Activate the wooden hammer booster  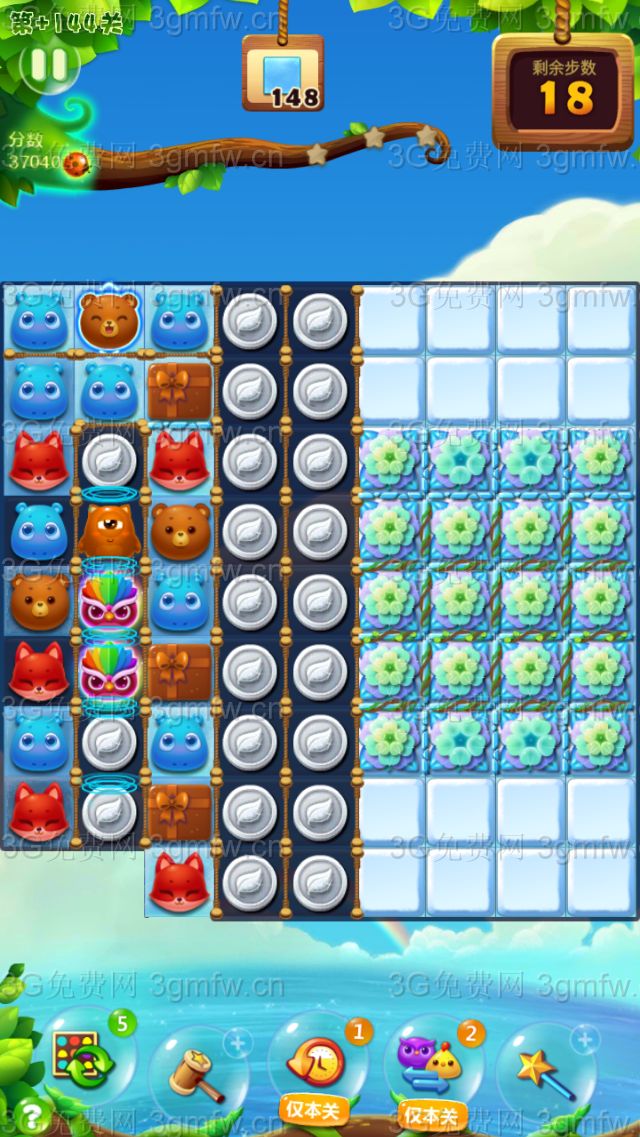[194, 1072]
